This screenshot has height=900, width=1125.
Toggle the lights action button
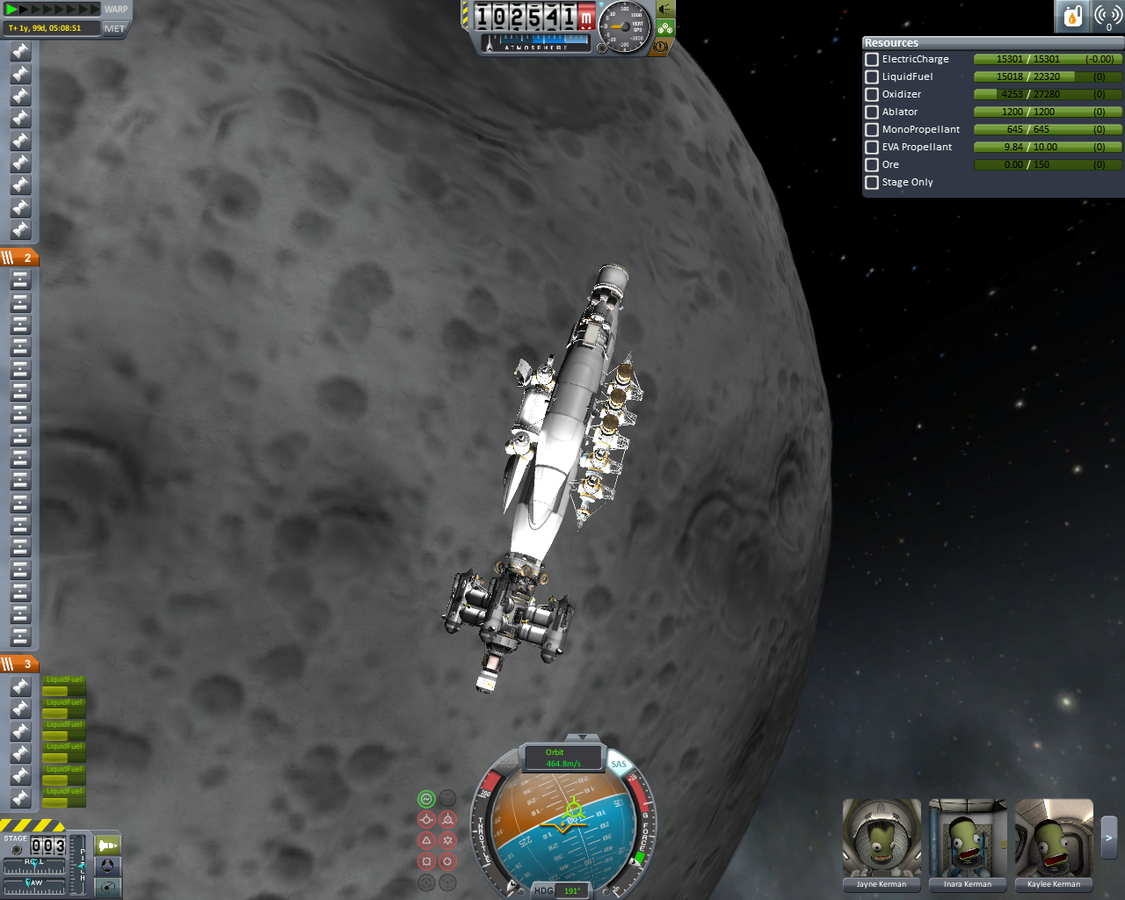tap(665, 9)
